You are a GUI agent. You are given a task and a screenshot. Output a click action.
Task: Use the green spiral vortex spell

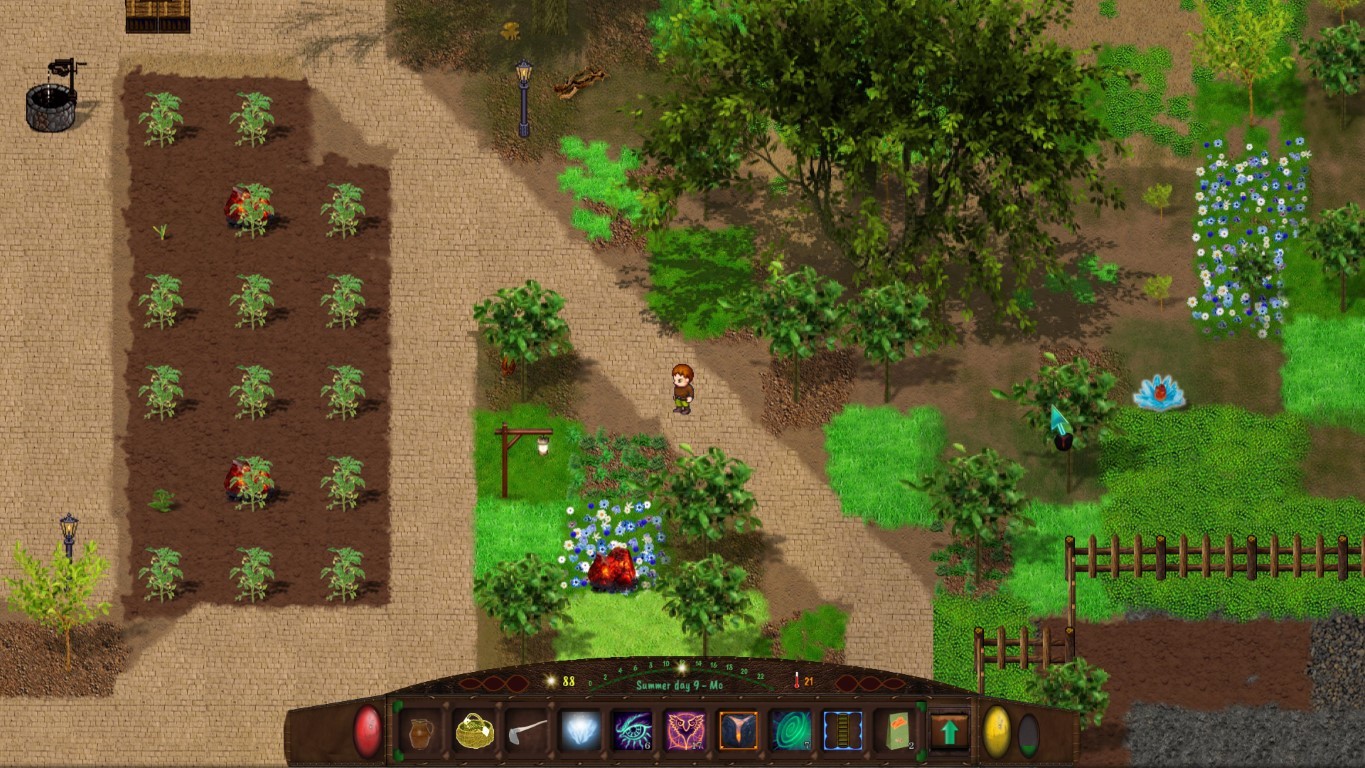click(790, 731)
